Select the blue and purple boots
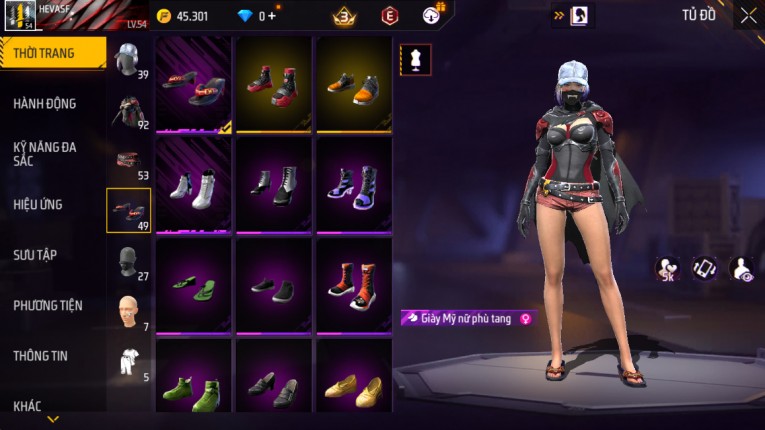The height and width of the screenshot is (430, 765). 353,185
